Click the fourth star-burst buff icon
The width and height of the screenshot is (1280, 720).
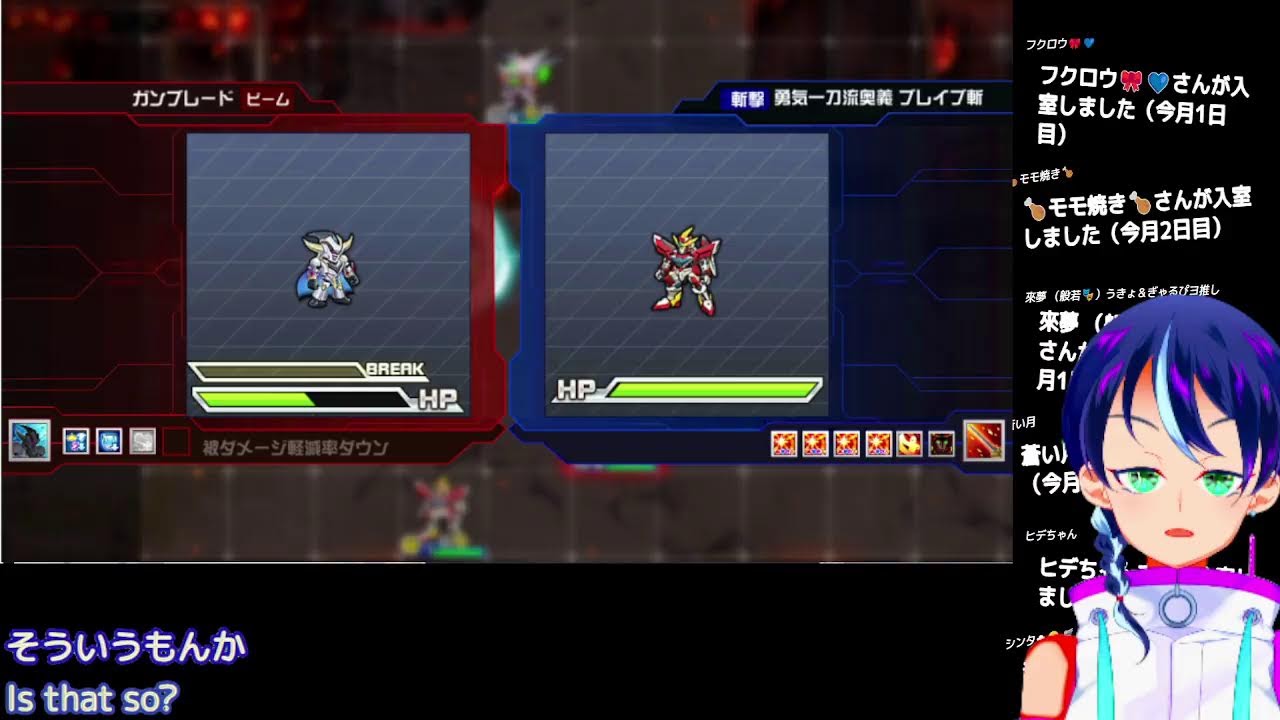click(x=876, y=441)
